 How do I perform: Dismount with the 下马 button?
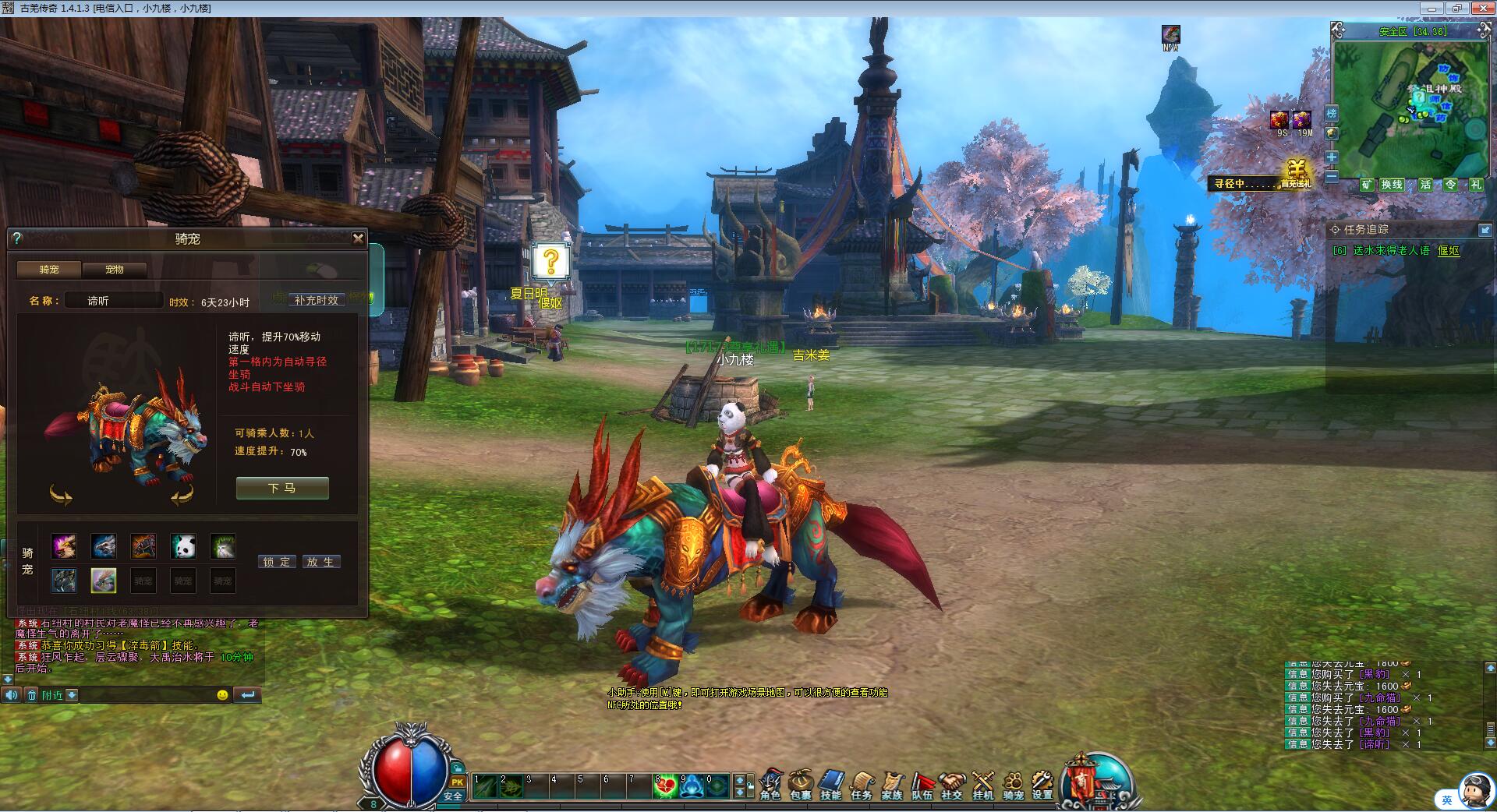(282, 488)
